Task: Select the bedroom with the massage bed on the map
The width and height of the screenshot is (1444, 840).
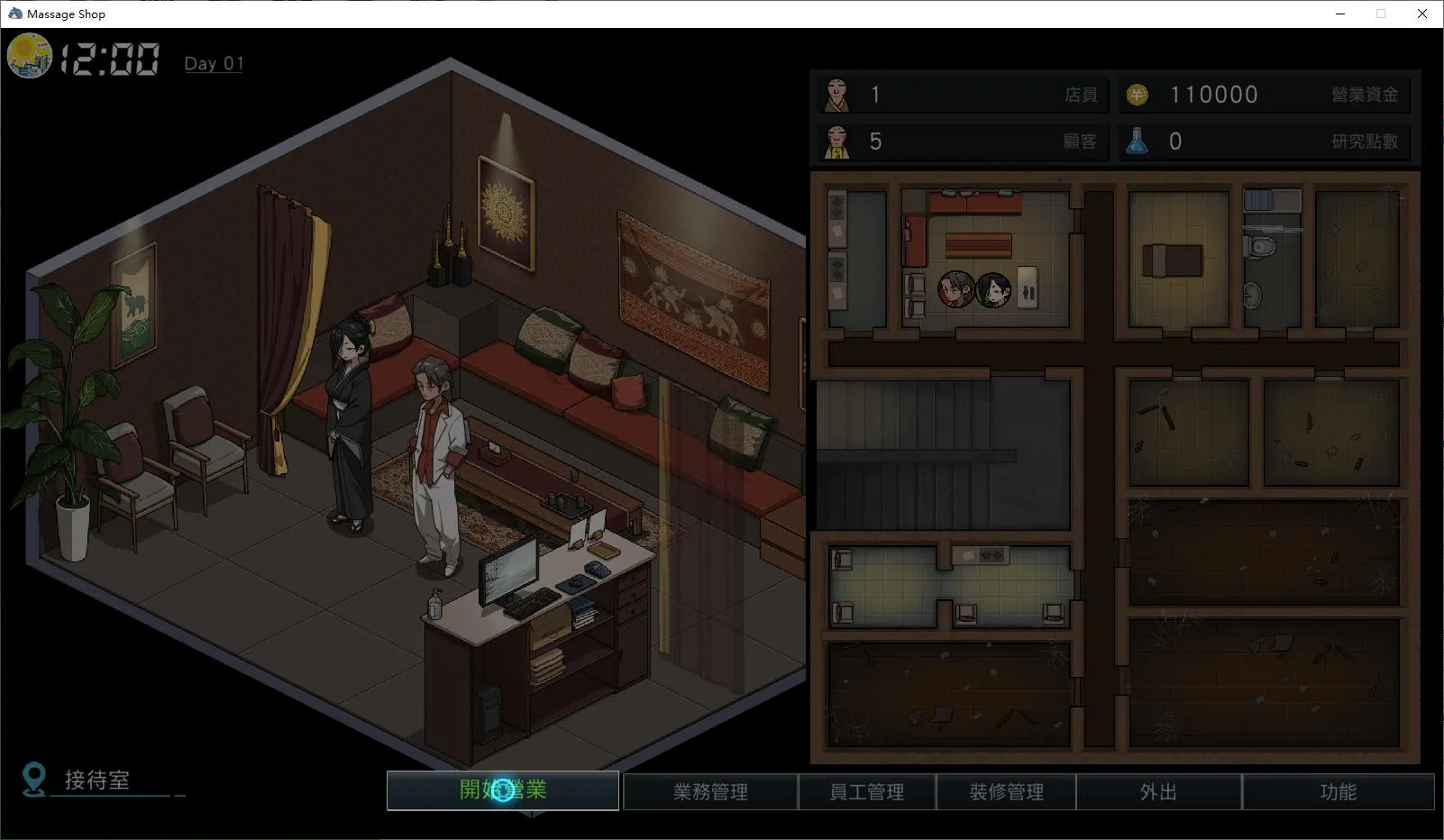Action: point(1177,260)
